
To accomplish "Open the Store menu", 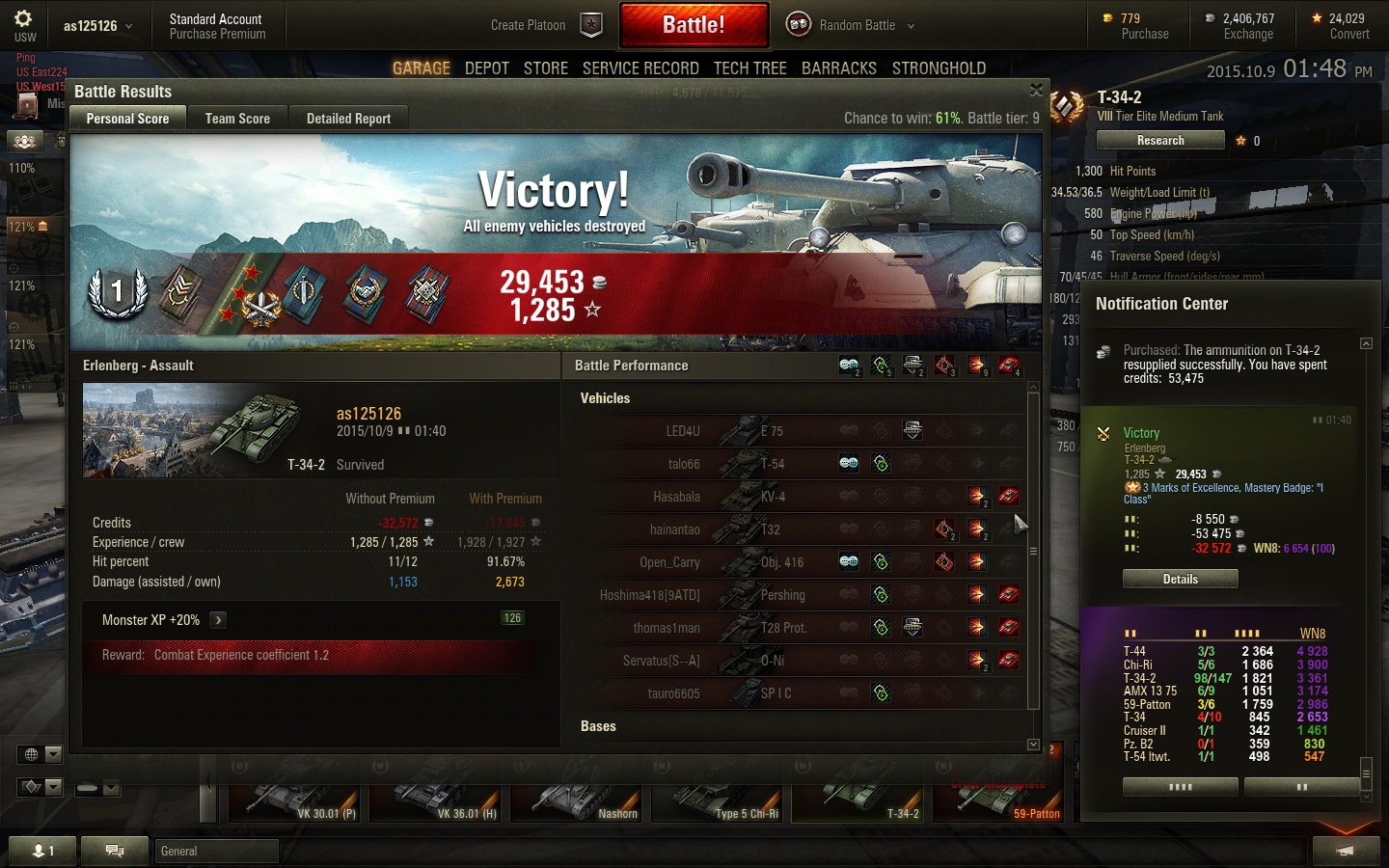I will pos(546,68).
